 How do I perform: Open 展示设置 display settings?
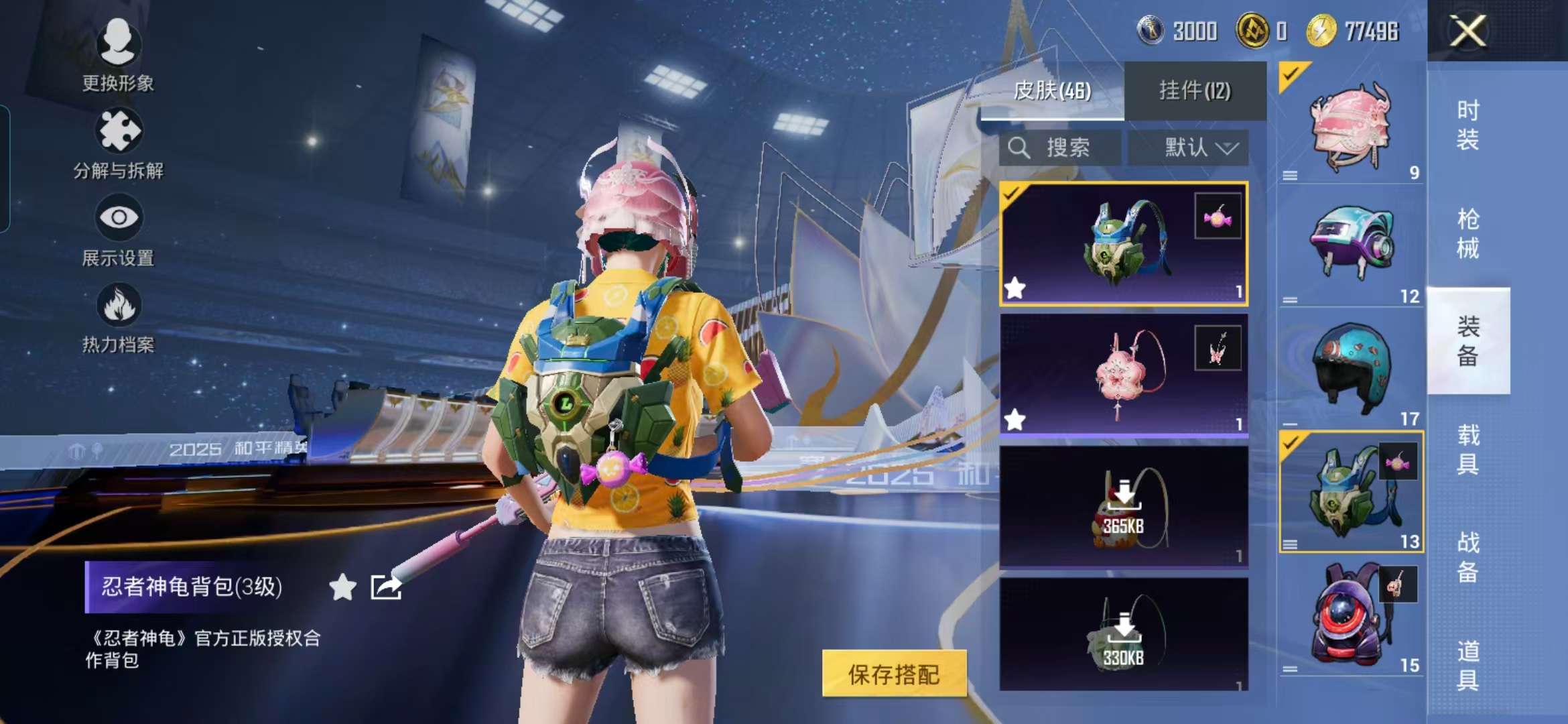point(119,229)
